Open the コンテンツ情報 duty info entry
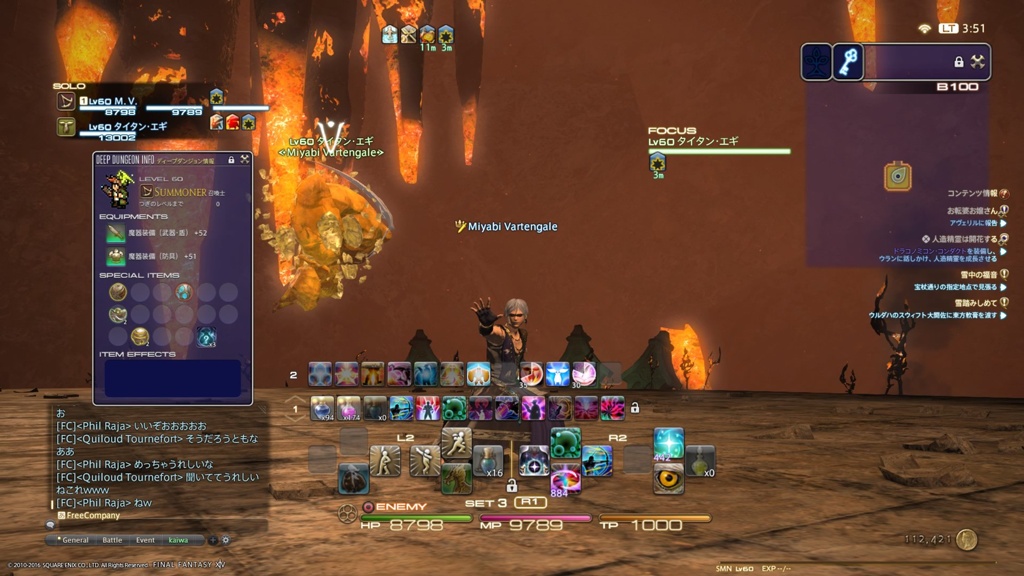1024x576 pixels. [970, 193]
